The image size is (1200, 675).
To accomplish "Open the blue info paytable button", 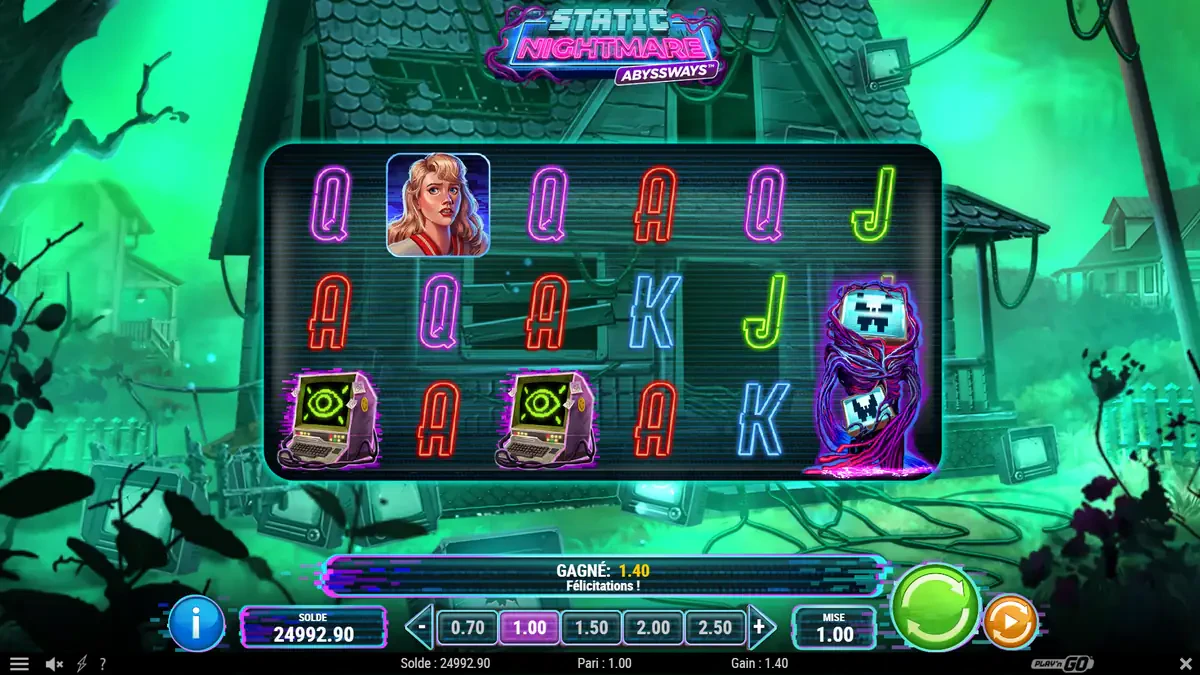I will click(x=196, y=625).
